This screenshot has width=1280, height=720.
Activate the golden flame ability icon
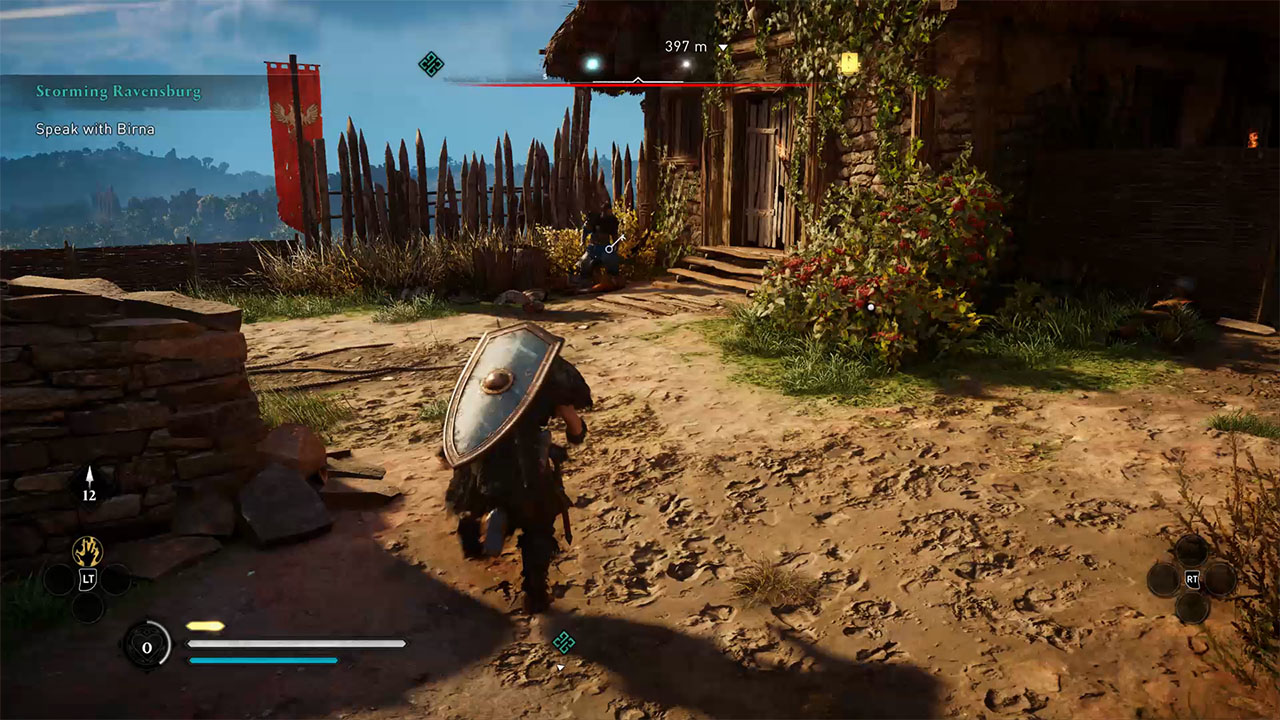coord(87,551)
